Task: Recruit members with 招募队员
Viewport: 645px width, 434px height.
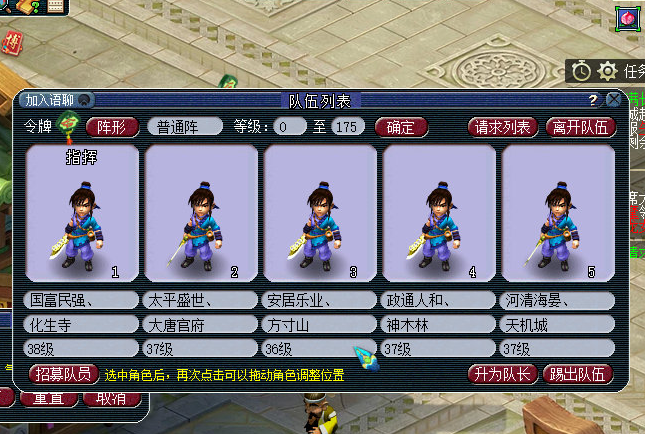Action: click(64, 374)
